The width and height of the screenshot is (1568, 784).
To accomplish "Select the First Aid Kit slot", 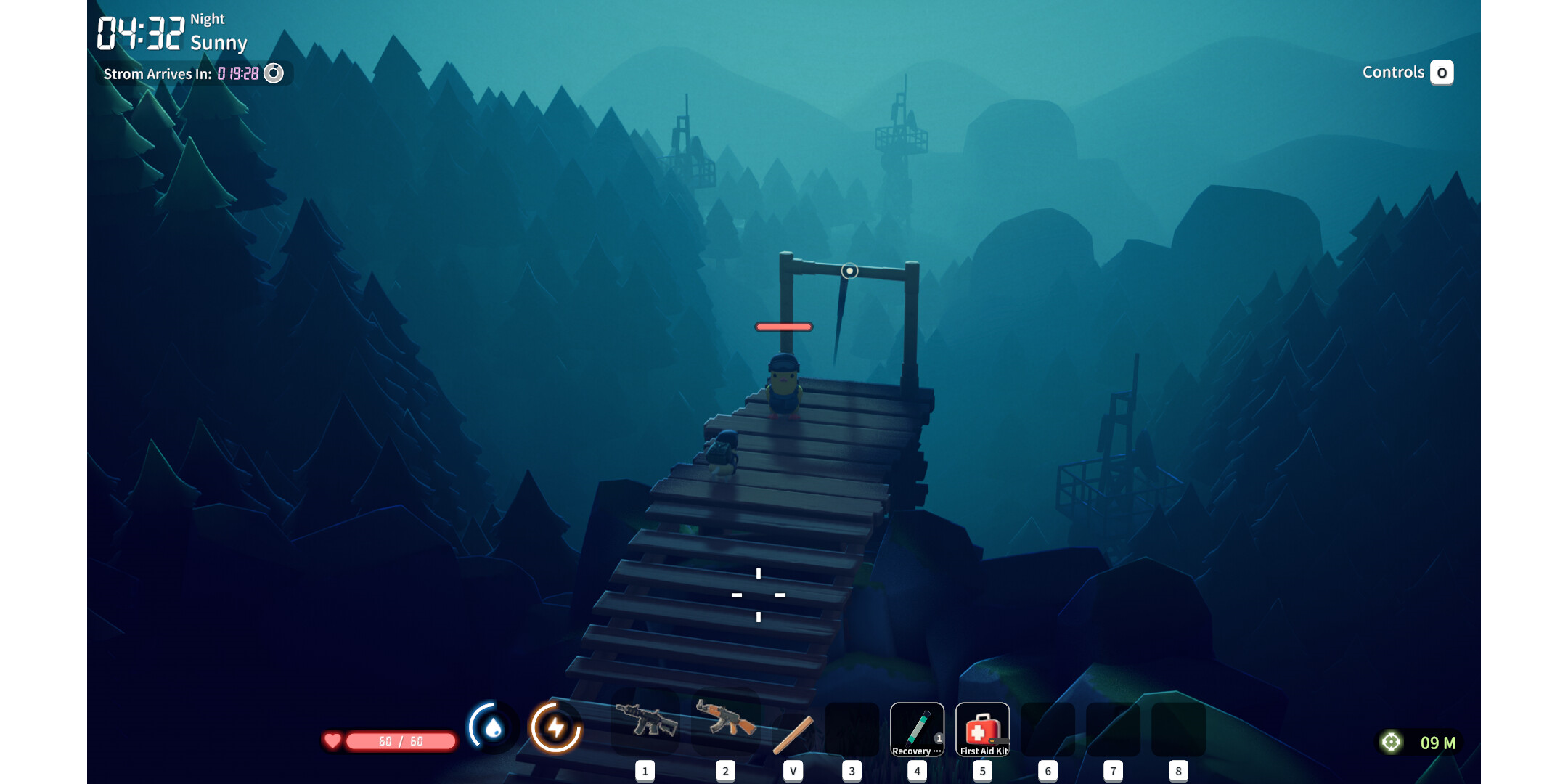I will [x=982, y=730].
